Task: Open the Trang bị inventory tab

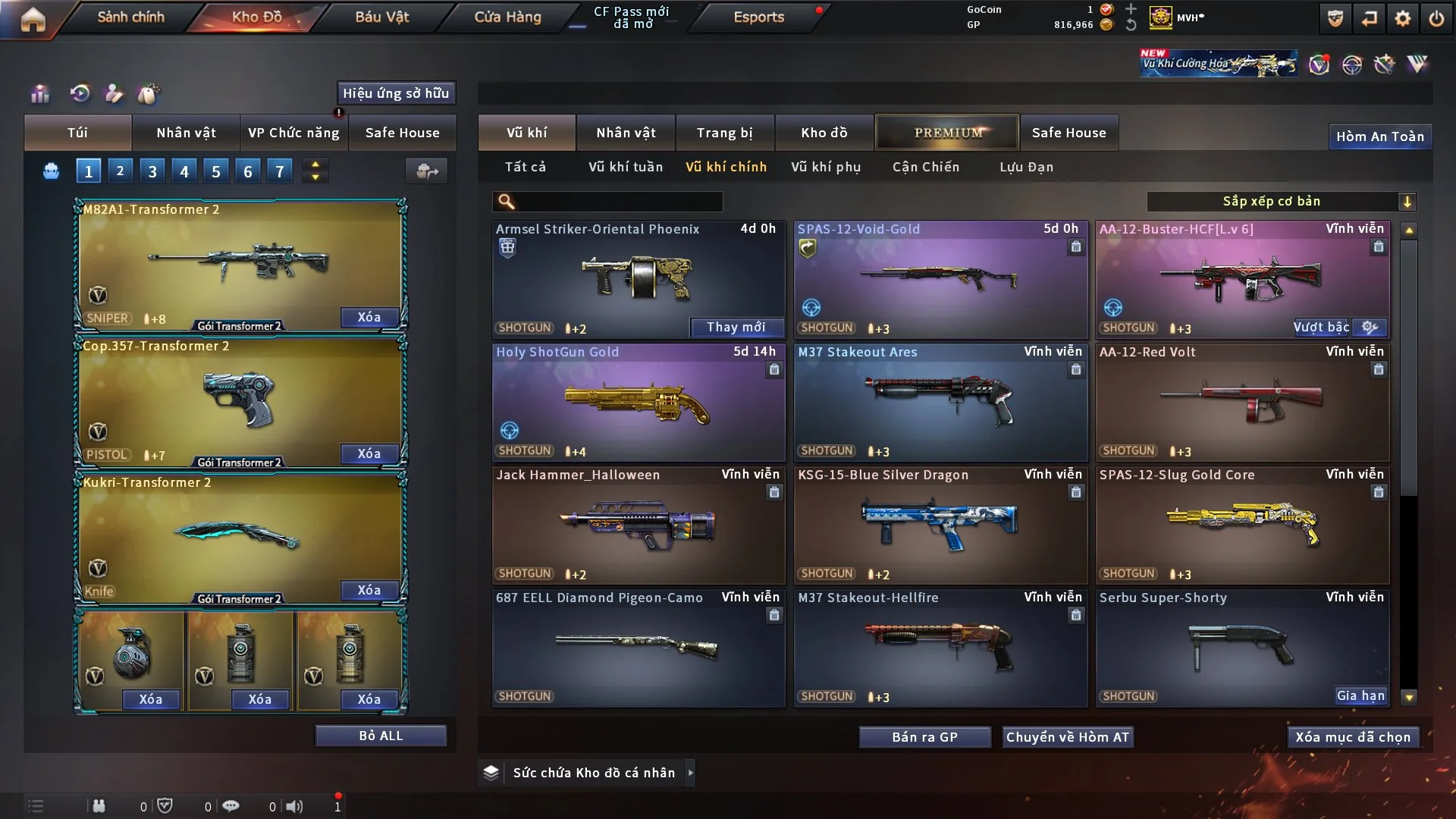Action: (x=724, y=133)
